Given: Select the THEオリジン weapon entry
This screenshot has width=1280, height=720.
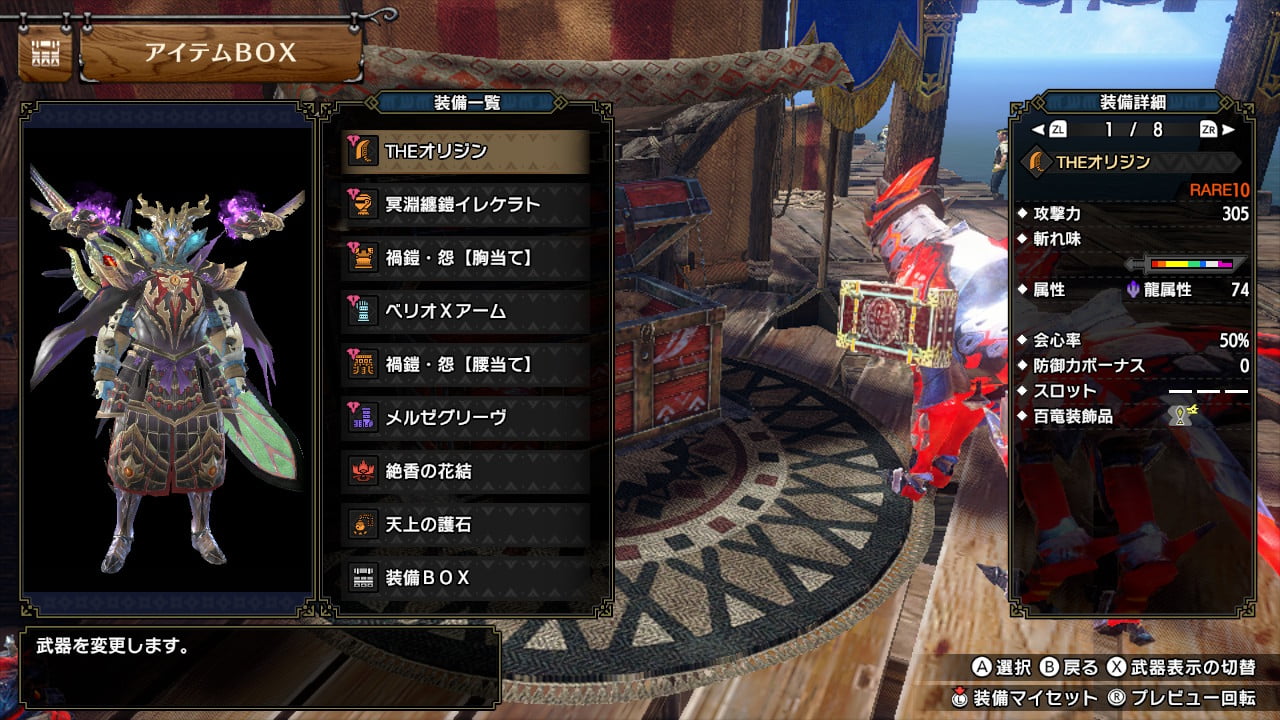Looking at the screenshot, I should (465, 151).
